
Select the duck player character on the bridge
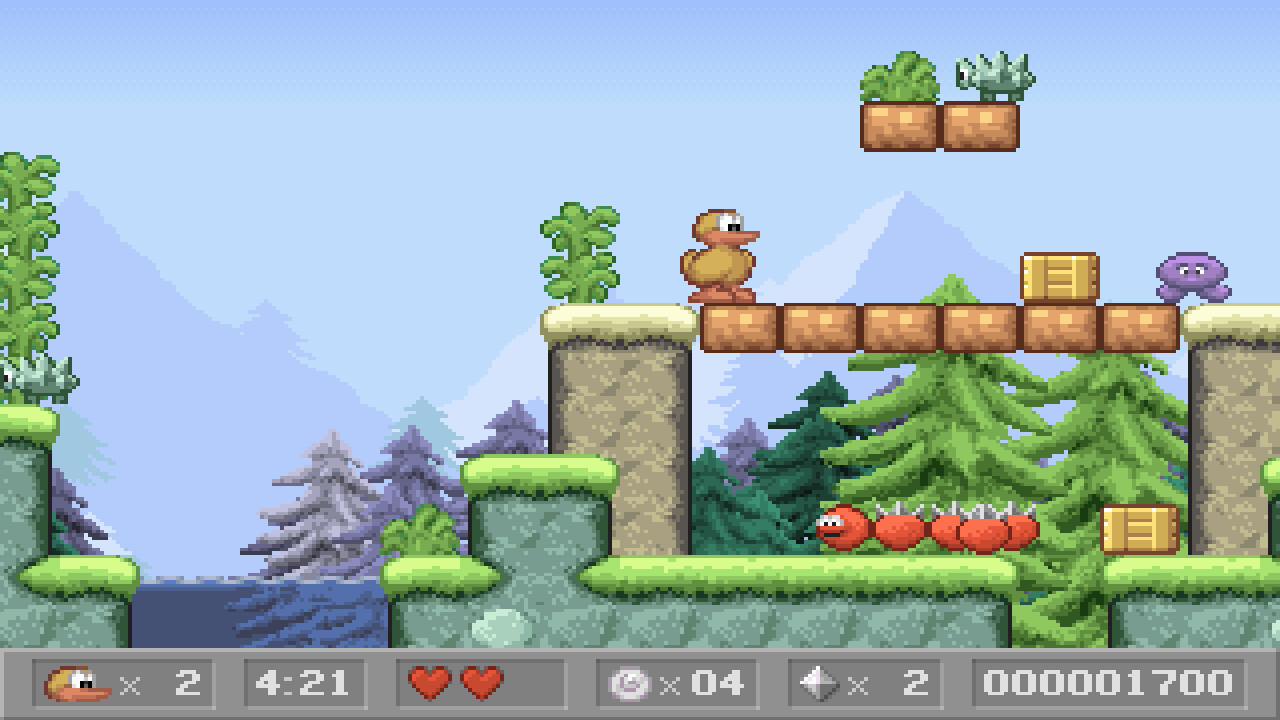click(x=720, y=255)
